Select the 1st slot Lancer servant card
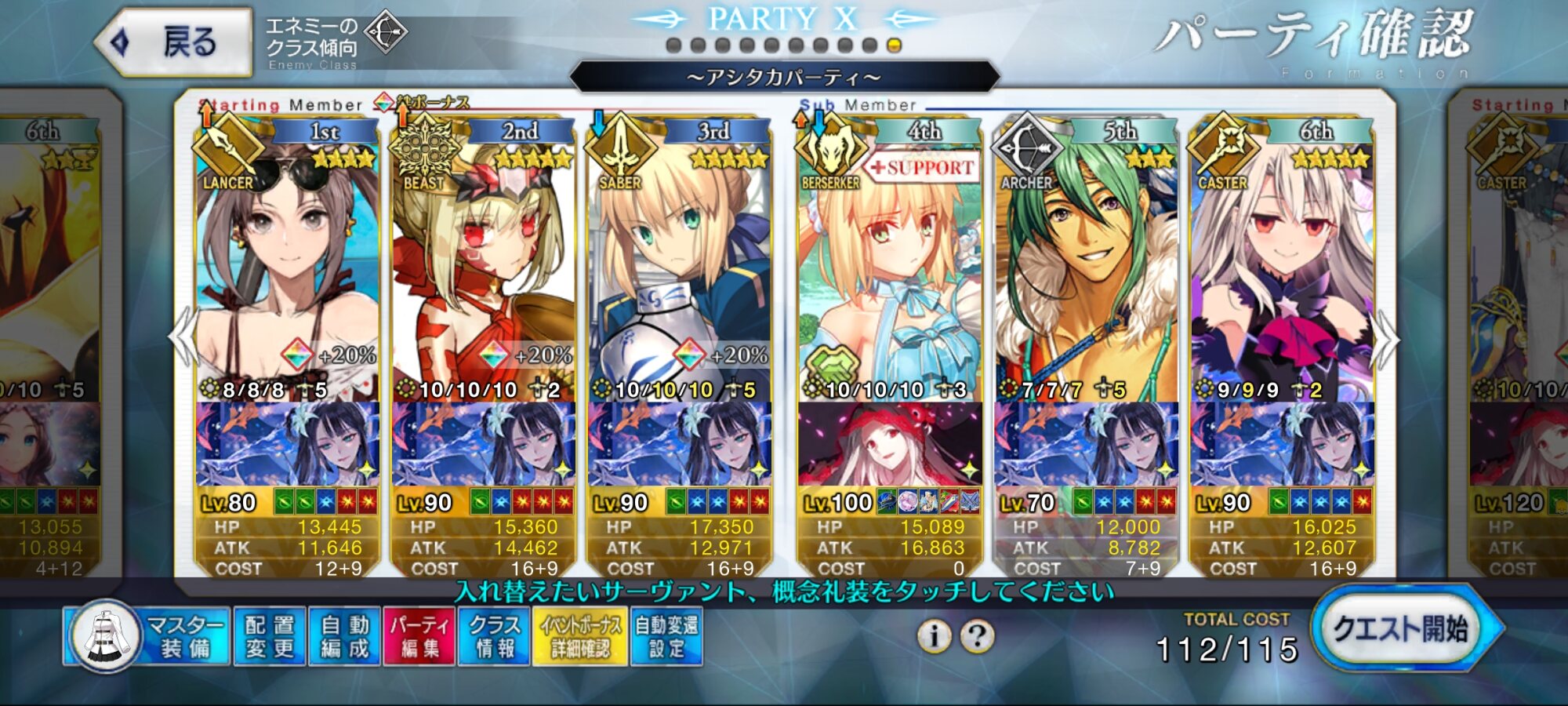Screen dimensions: 1568x706 [x=287, y=267]
